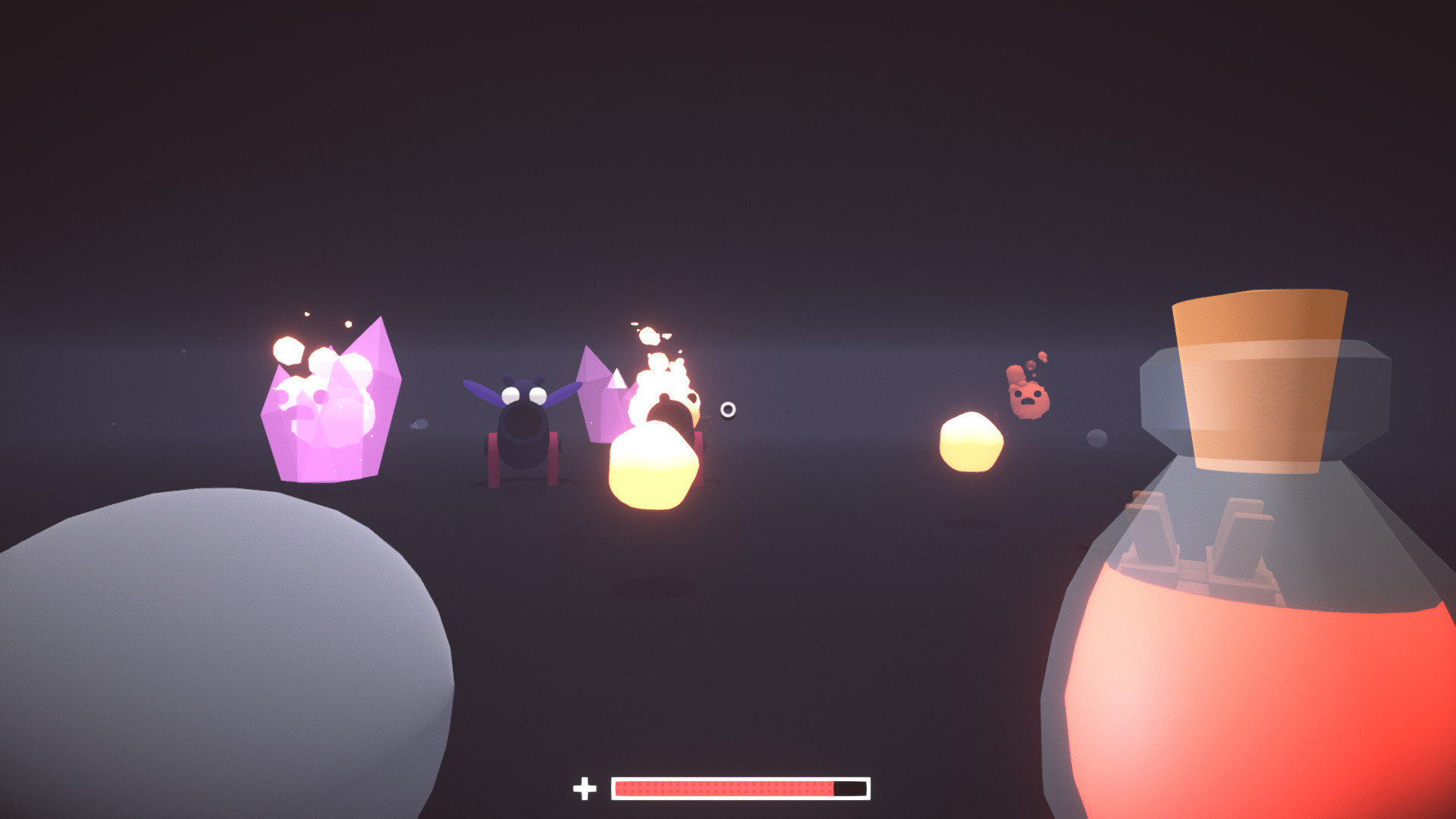Click the tiny gray bubble far right of screen
Screen dimensions: 1456x819
(1097, 438)
